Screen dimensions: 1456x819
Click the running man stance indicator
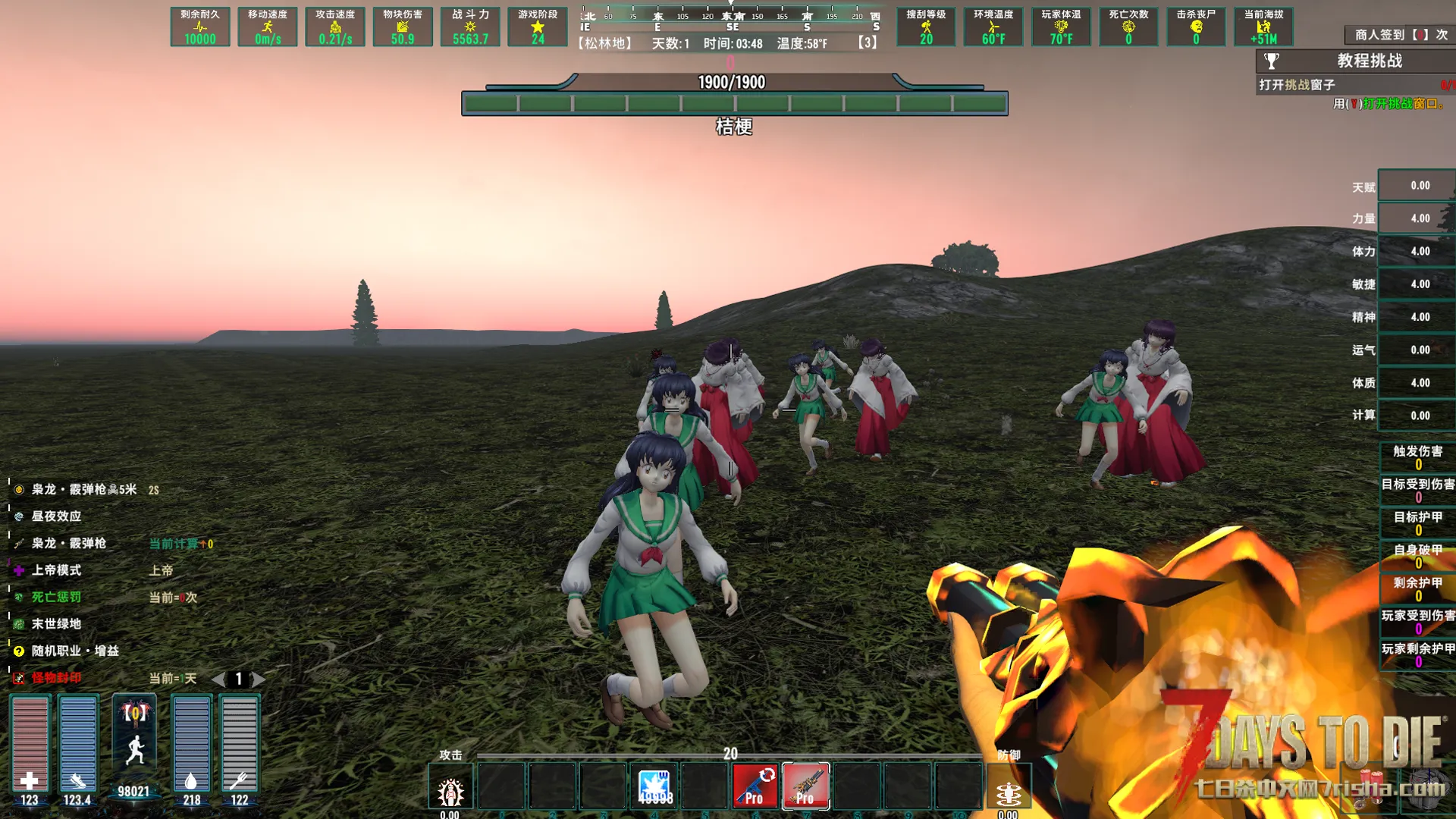pos(135,749)
